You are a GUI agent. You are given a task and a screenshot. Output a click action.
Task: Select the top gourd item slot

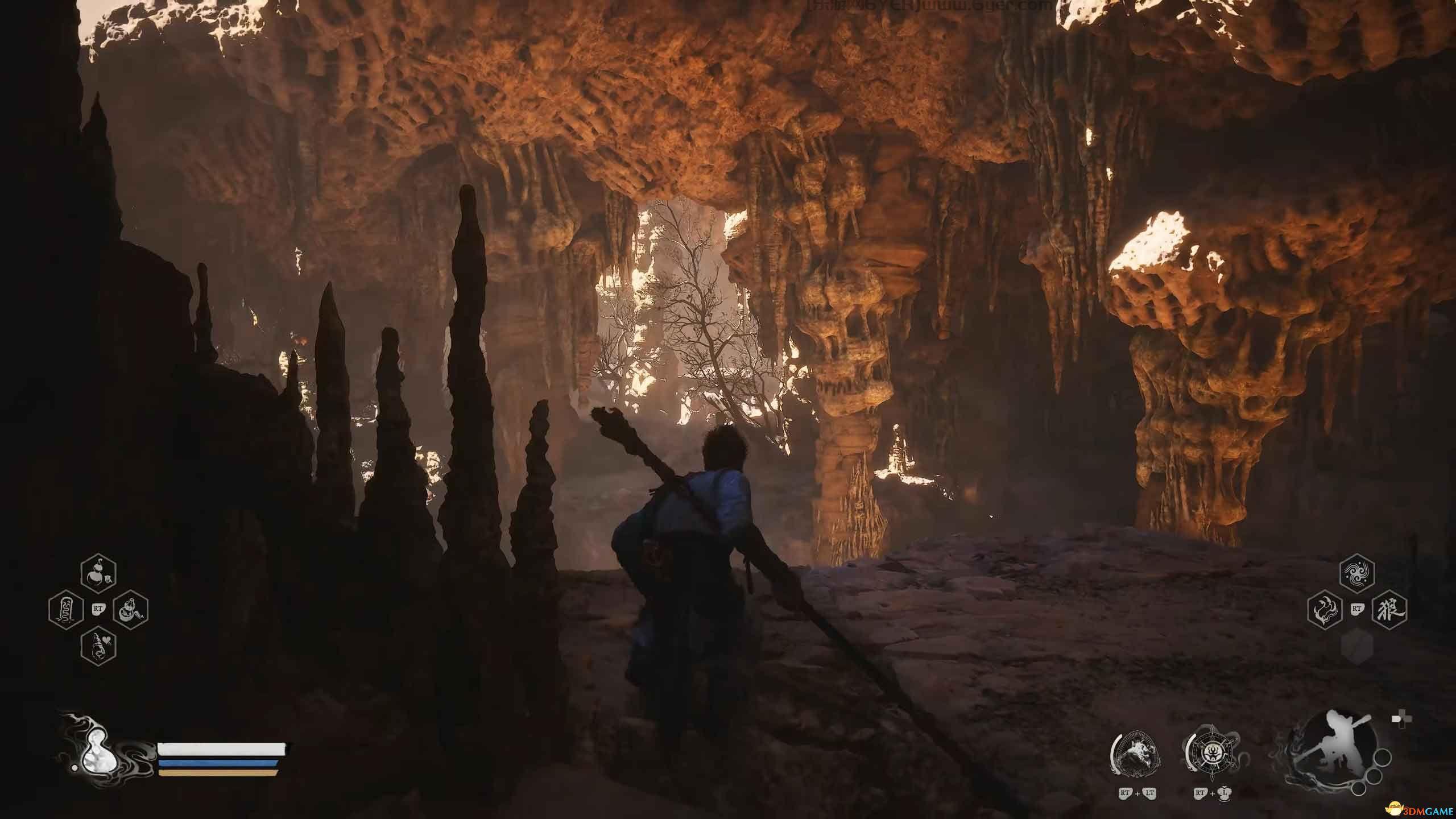(x=98, y=577)
